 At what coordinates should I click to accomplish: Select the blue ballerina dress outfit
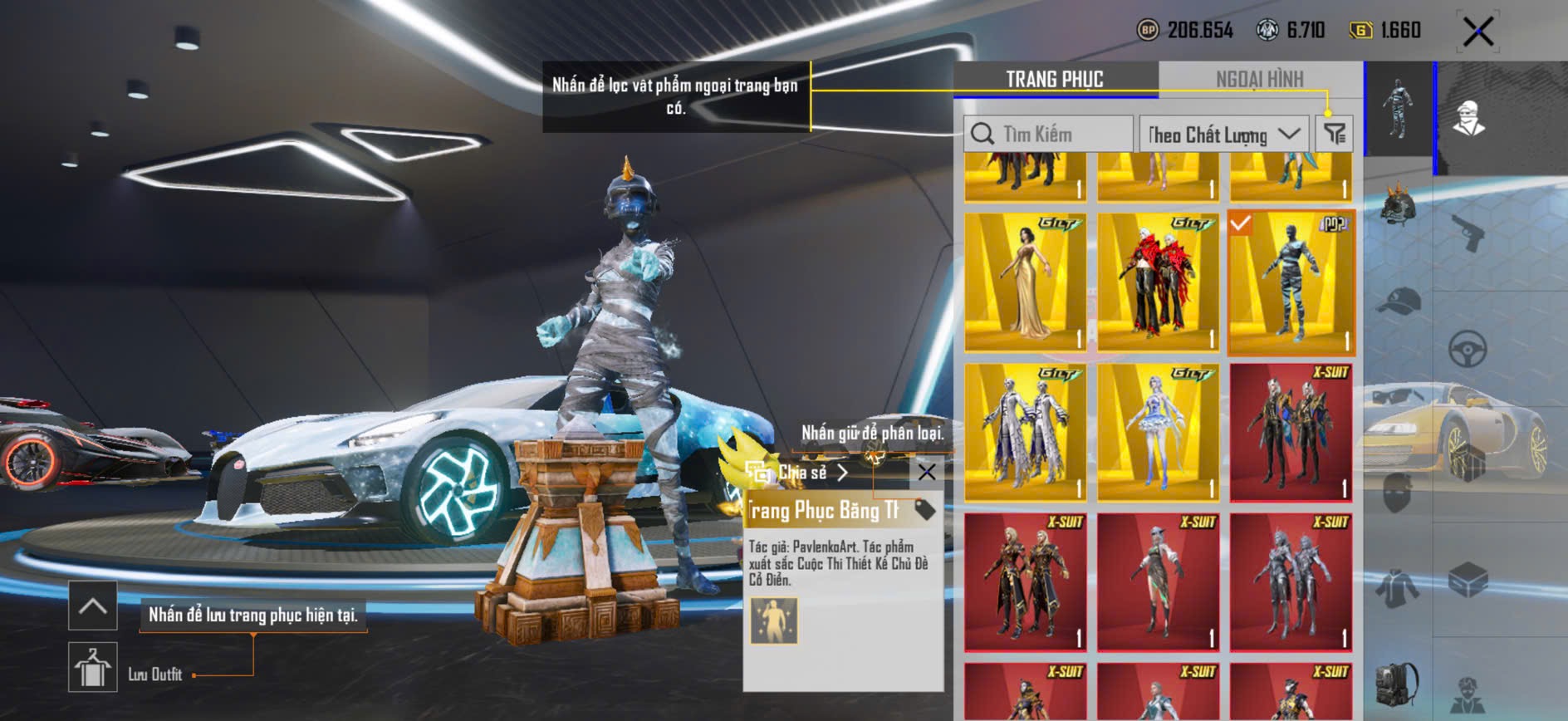(1158, 432)
